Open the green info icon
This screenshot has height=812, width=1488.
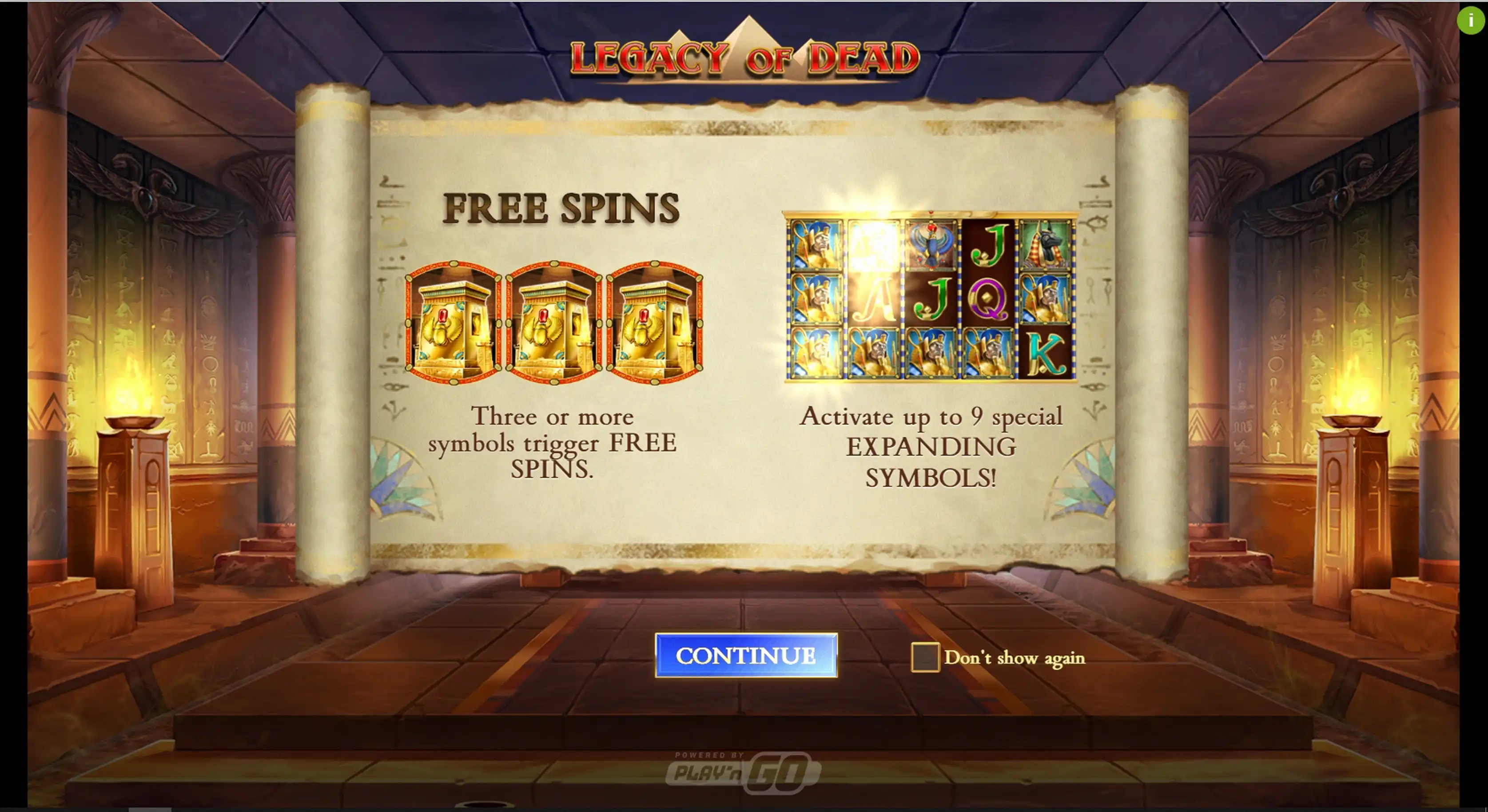coord(1470,21)
